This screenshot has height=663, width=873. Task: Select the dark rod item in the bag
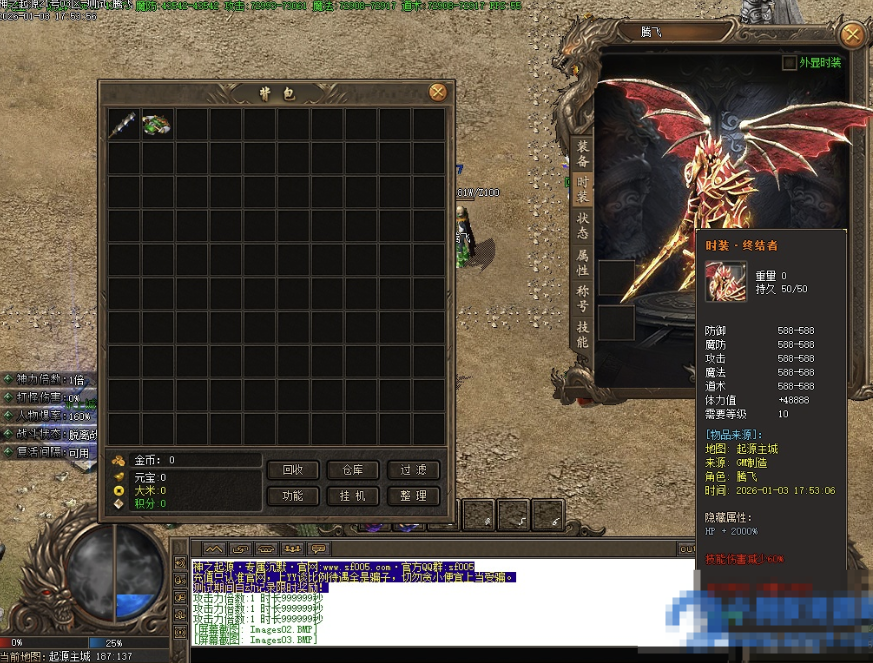[124, 124]
